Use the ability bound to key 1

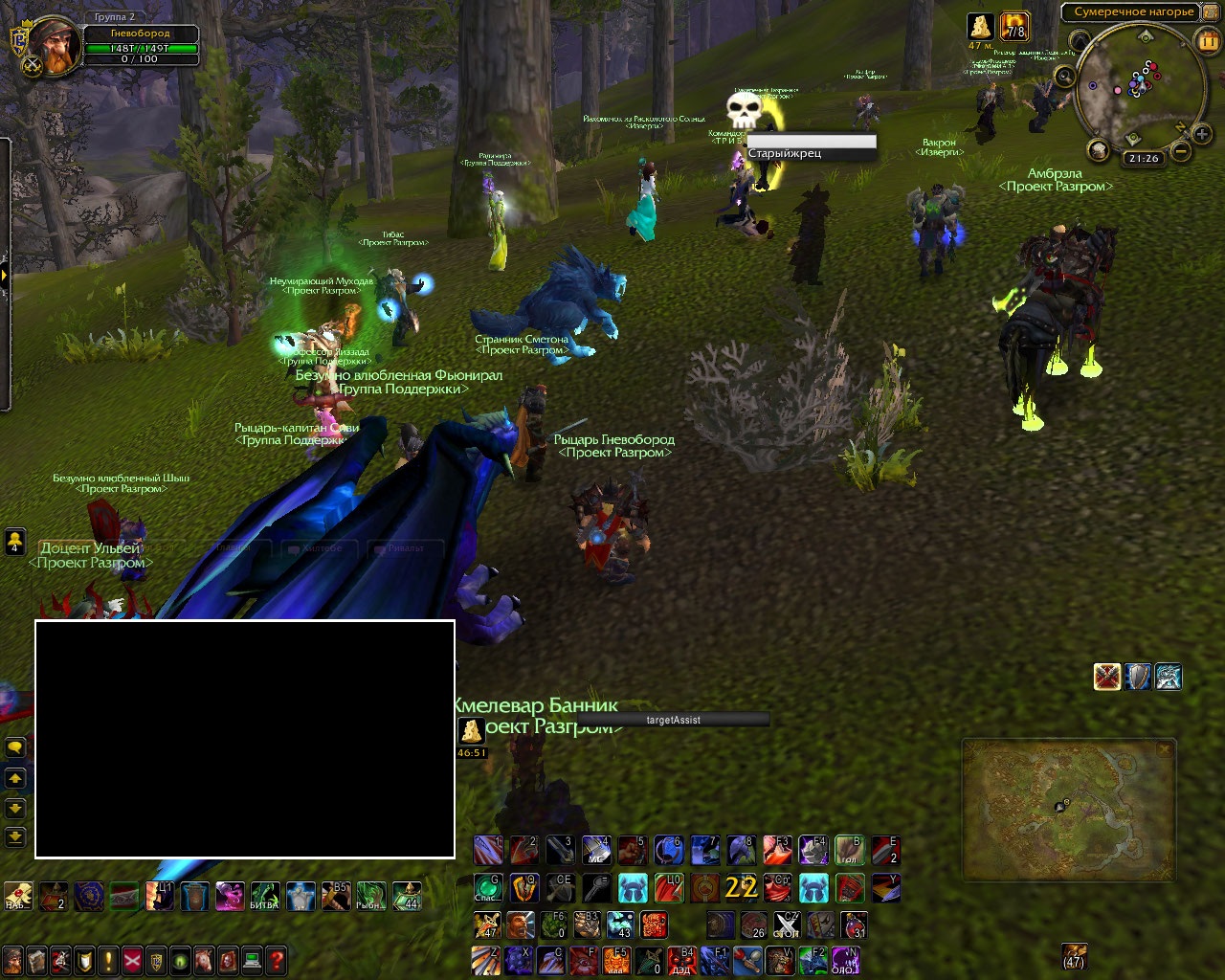pyautogui.click(x=487, y=850)
